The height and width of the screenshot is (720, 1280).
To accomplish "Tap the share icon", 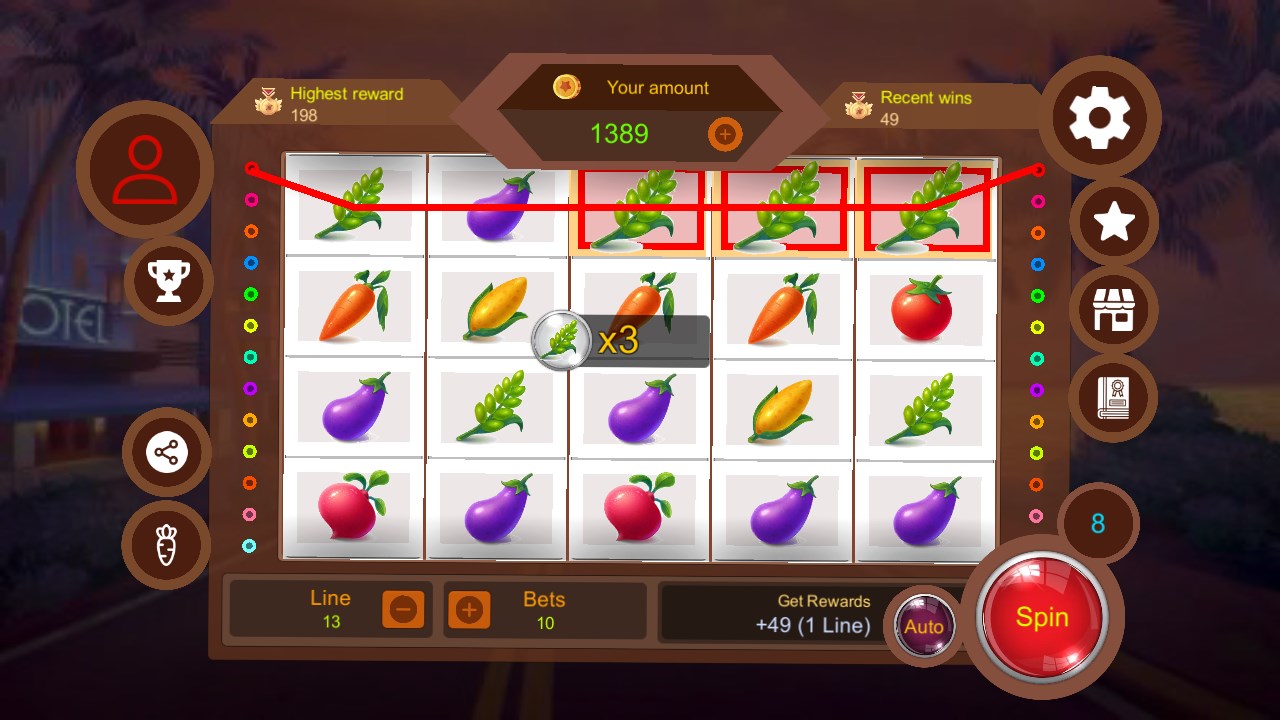I will (167, 453).
